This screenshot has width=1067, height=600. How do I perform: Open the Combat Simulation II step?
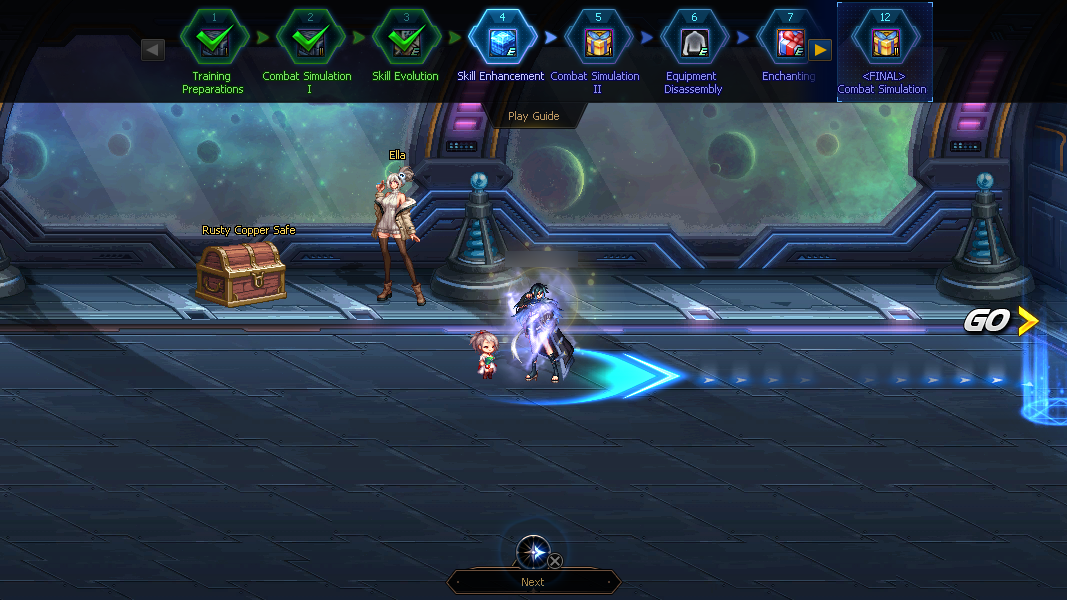[597, 39]
